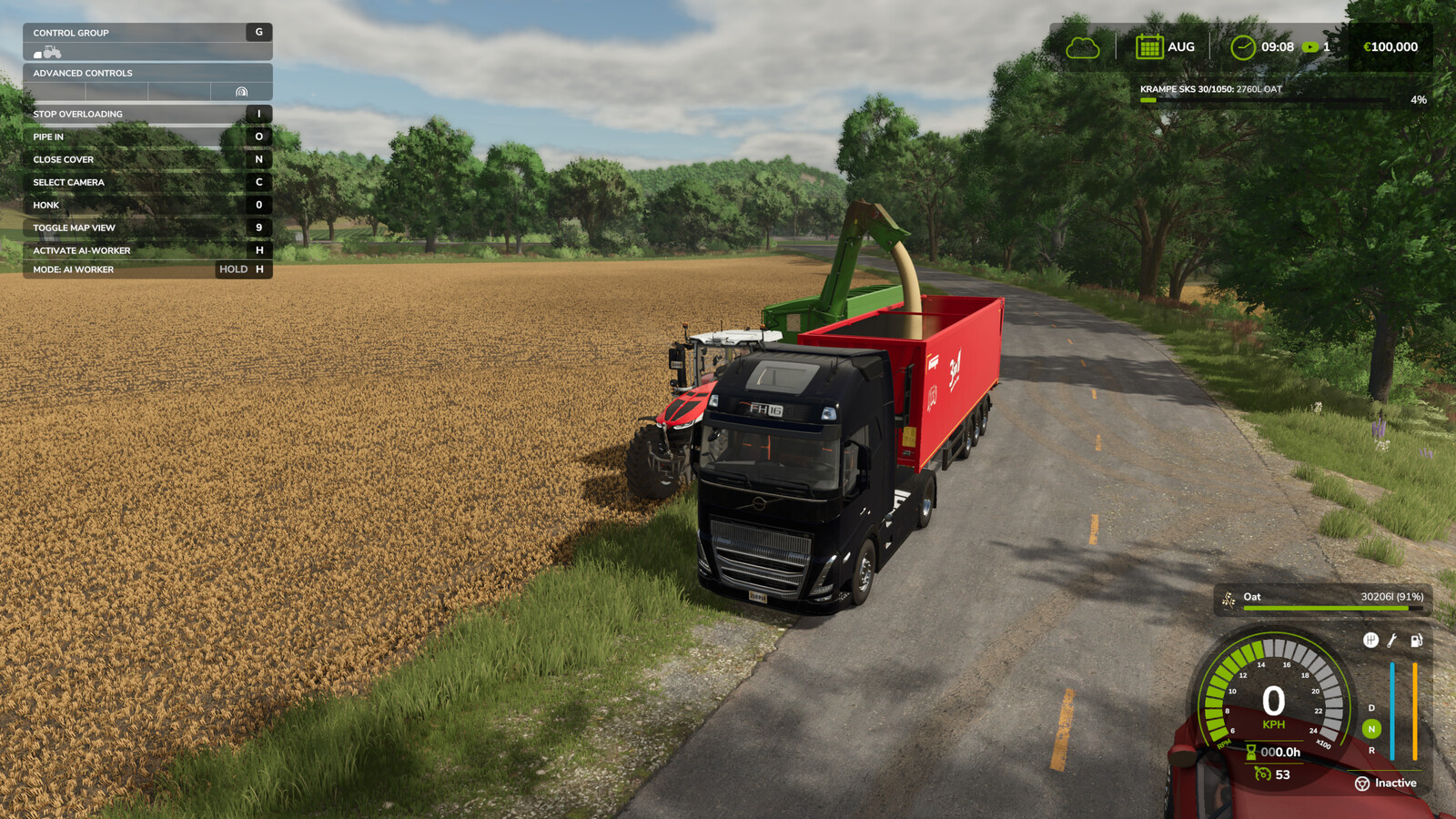Image resolution: width=1456 pixels, height=819 pixels.
Task: Click the fuel pump icon
Action: 1416,641
